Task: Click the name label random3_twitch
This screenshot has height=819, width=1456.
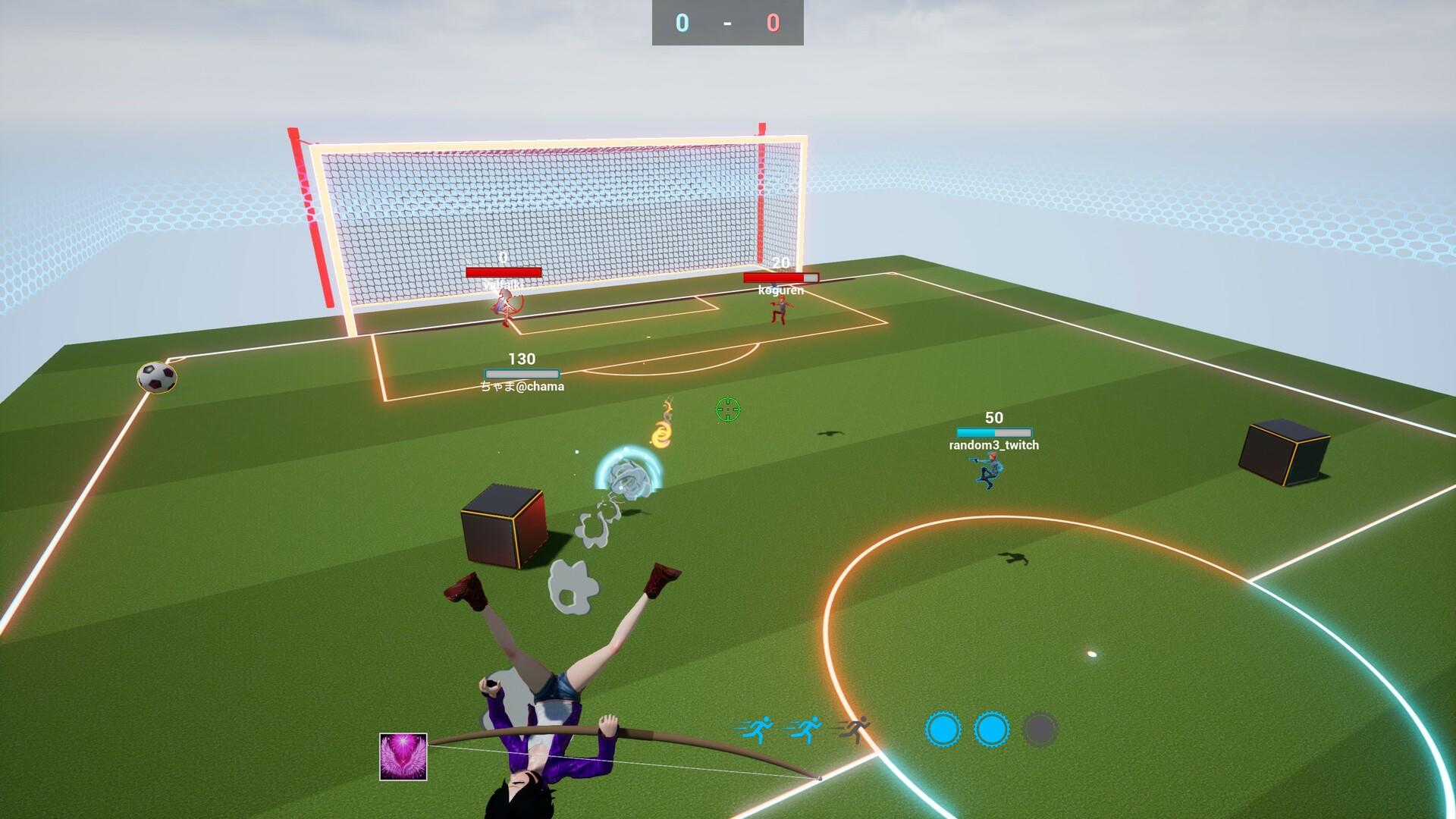Action: [x=994, y=445]
